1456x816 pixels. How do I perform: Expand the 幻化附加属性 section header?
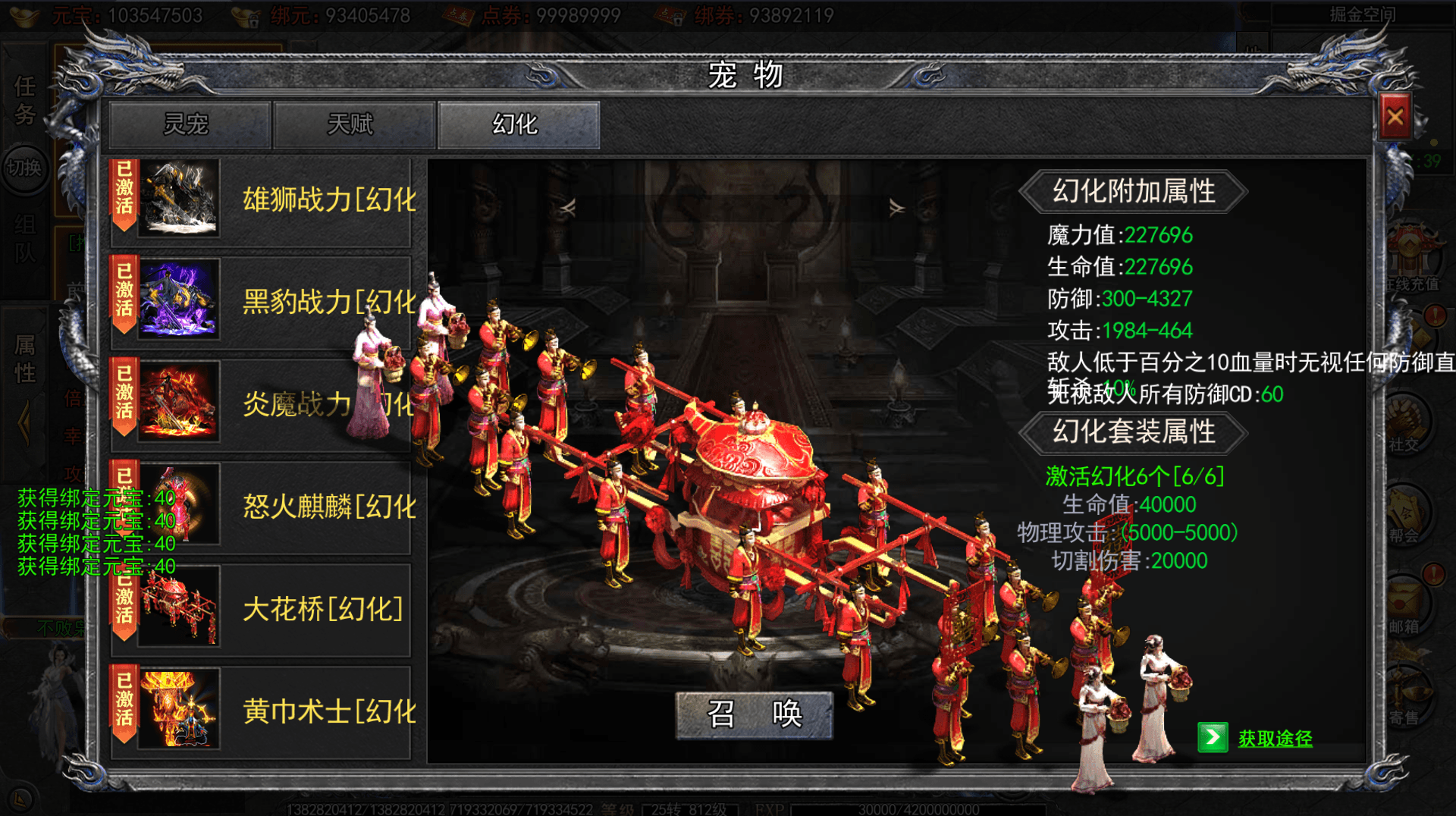tap(1134, 190)
